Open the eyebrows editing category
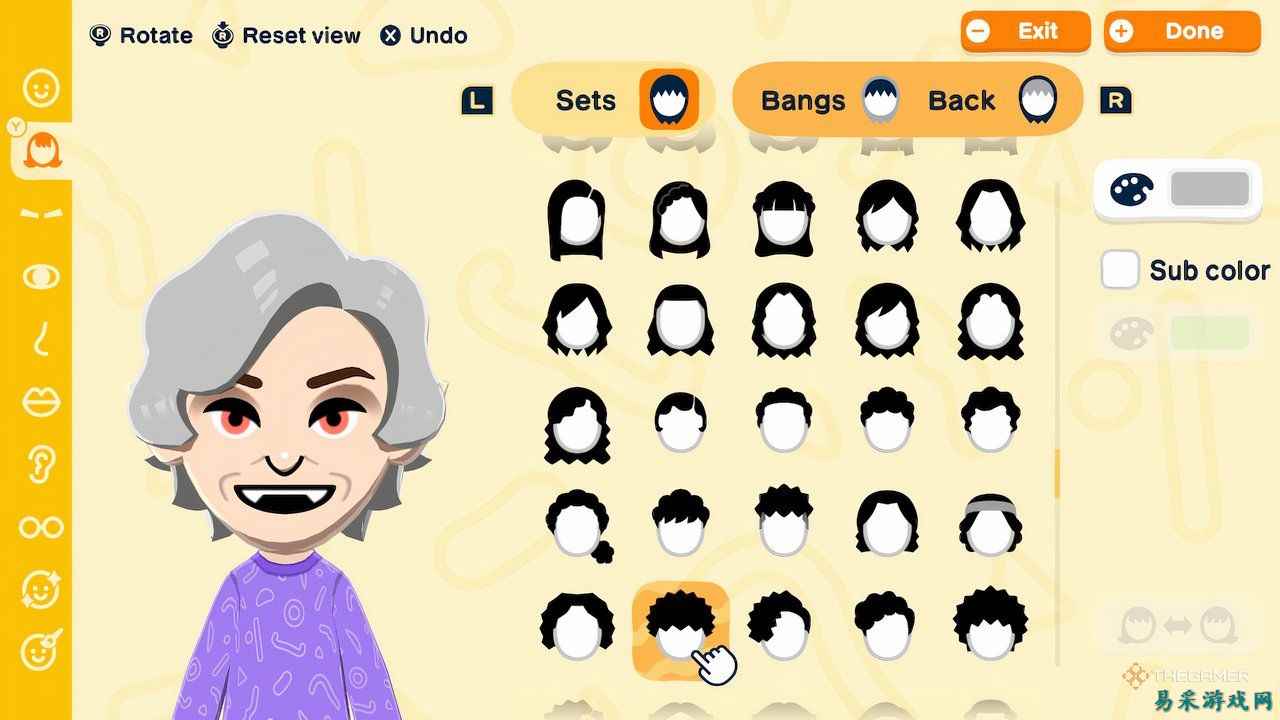 pyautogui.click(x=40, y=213)
